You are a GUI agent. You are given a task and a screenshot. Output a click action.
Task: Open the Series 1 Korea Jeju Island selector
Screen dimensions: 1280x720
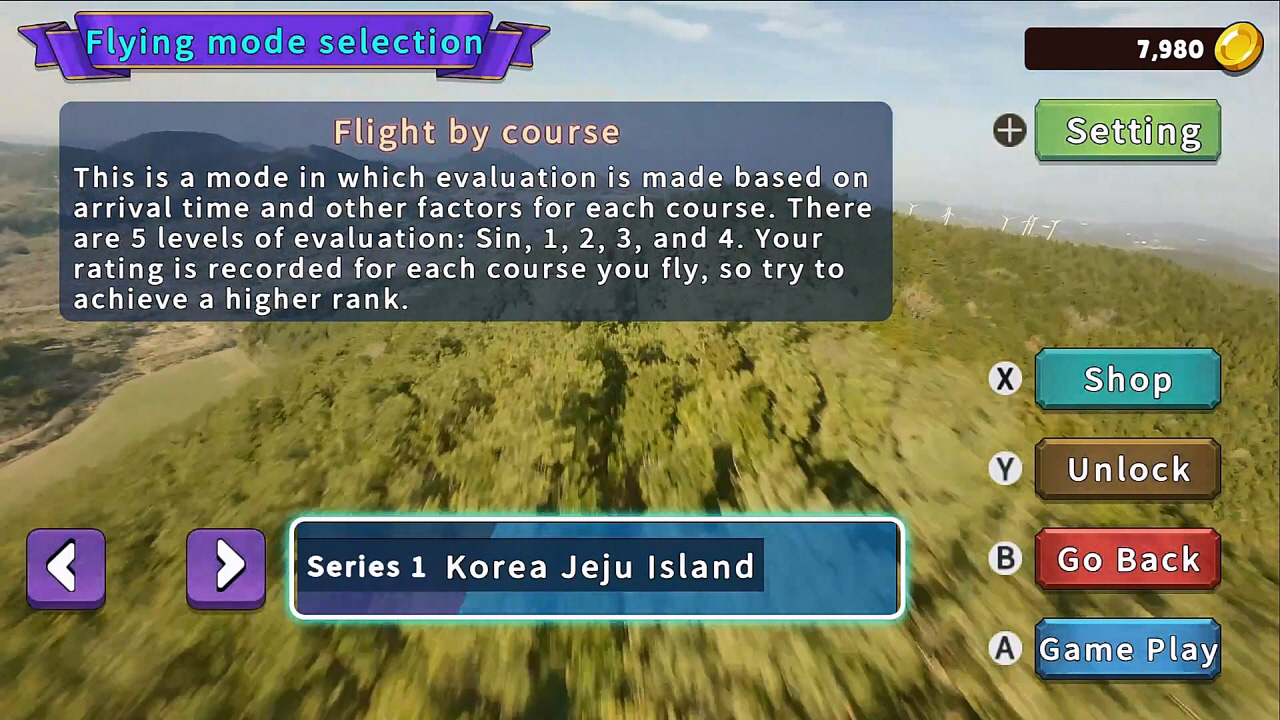pyautogui.click(x=597, y=567)
